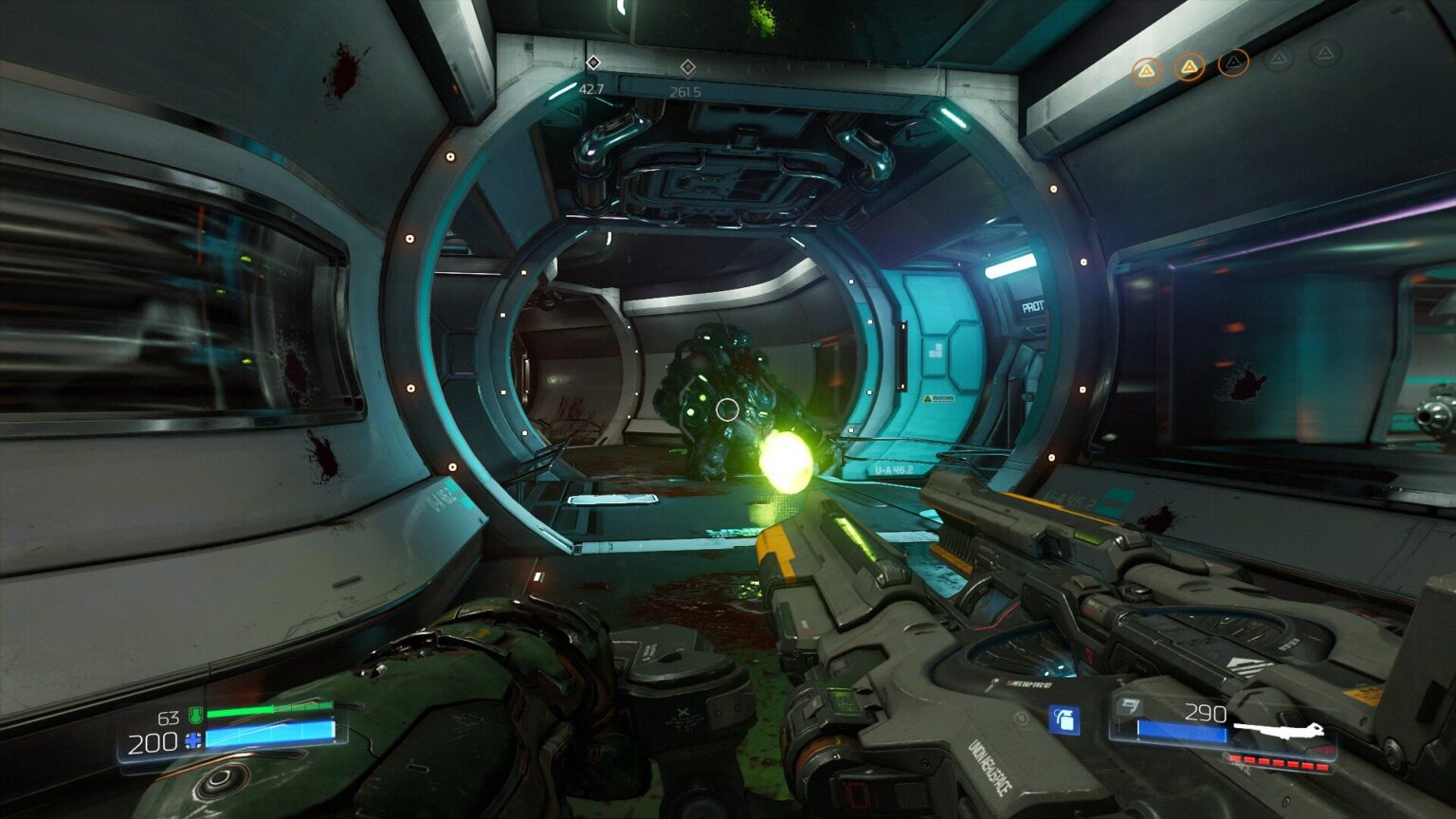
Task: Select the frag grenade equipment icon
Action: pos(1065,720)
